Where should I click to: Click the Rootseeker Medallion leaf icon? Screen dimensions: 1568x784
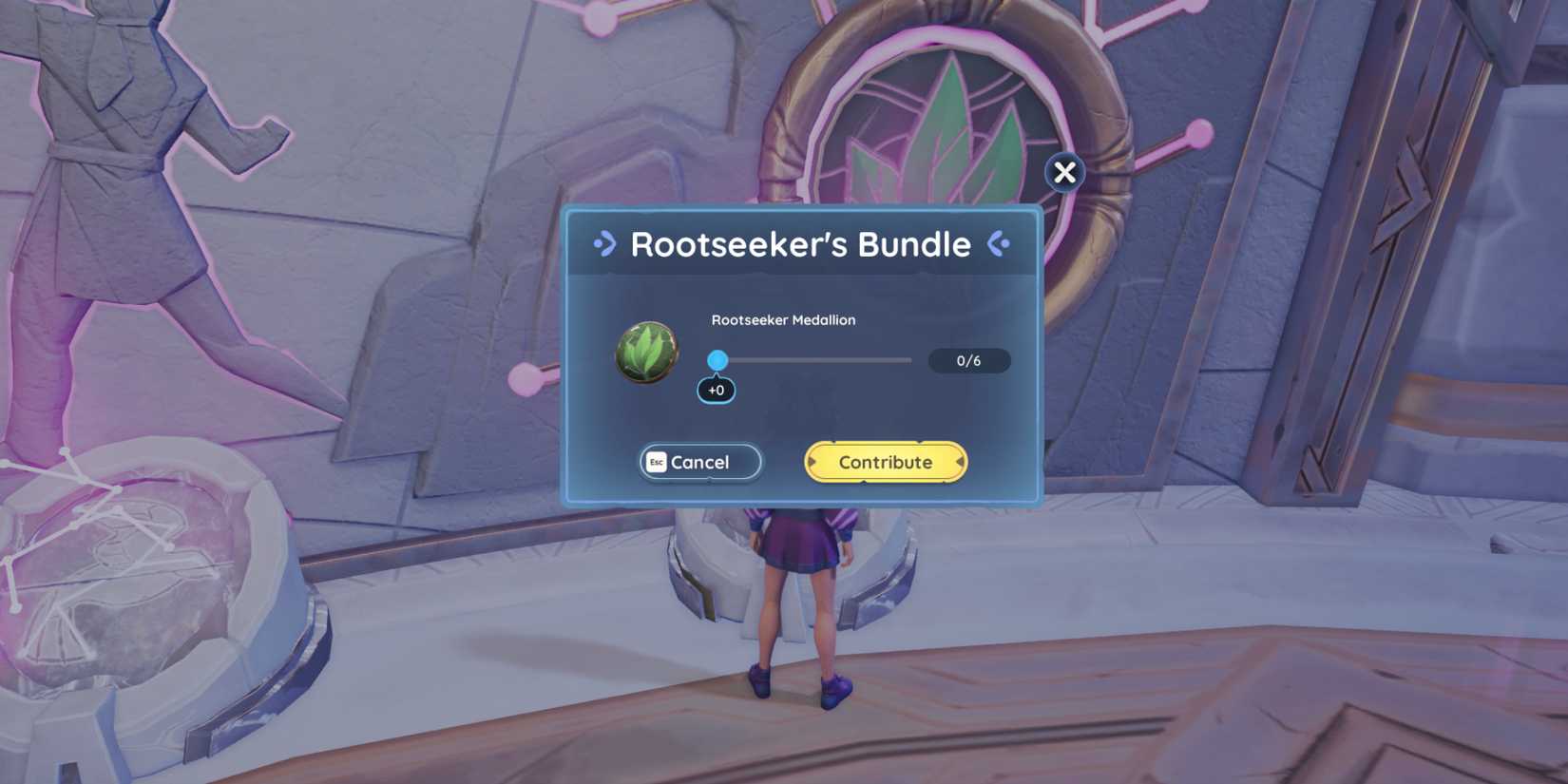649,354
